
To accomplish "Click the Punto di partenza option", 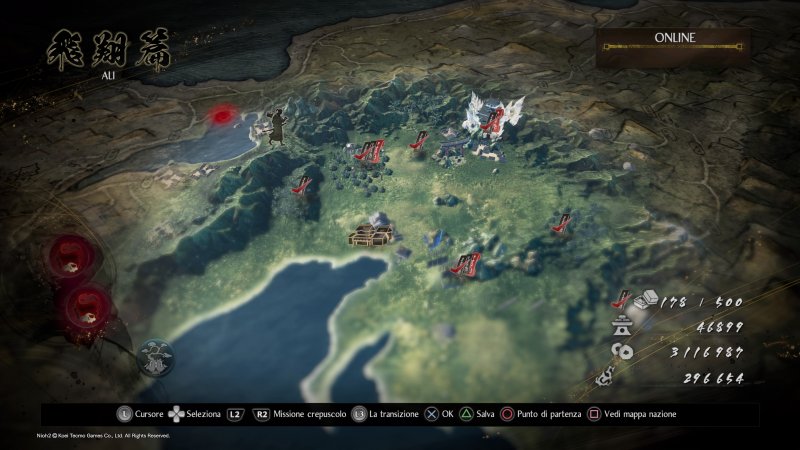I will click(x=545, y=413).
